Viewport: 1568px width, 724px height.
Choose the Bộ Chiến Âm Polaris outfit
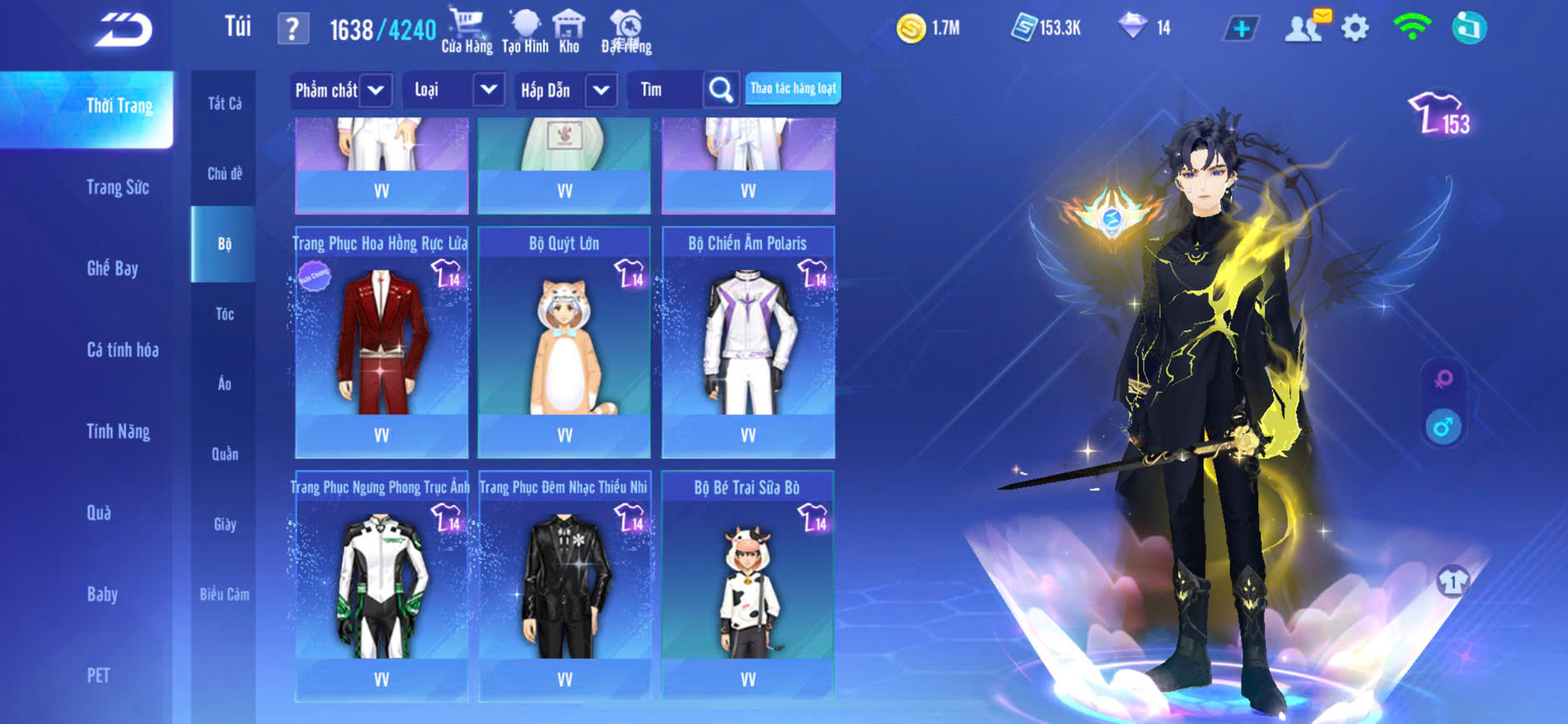(748, 342)
